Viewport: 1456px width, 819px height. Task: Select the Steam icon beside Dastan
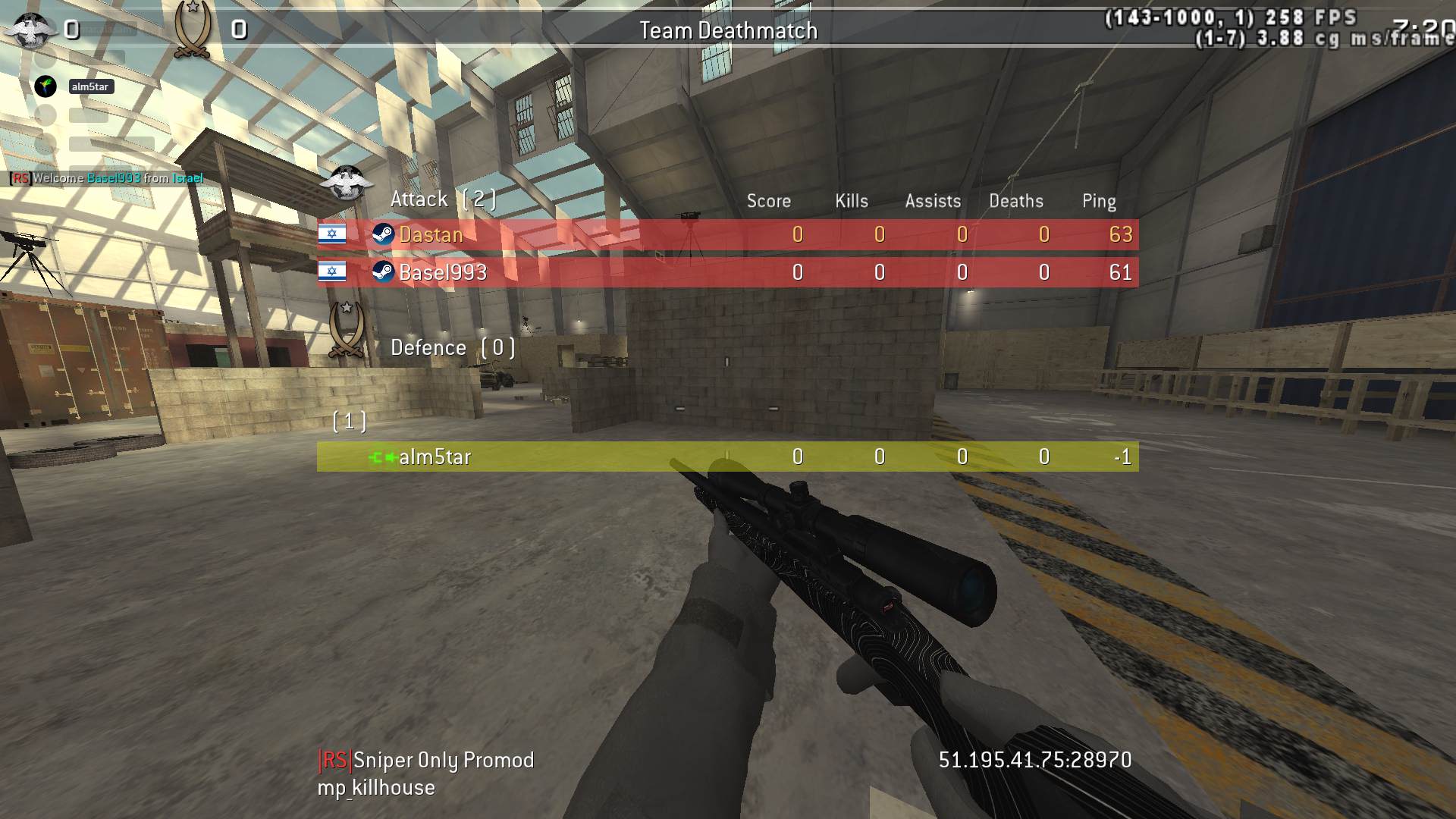coord(385,234)
